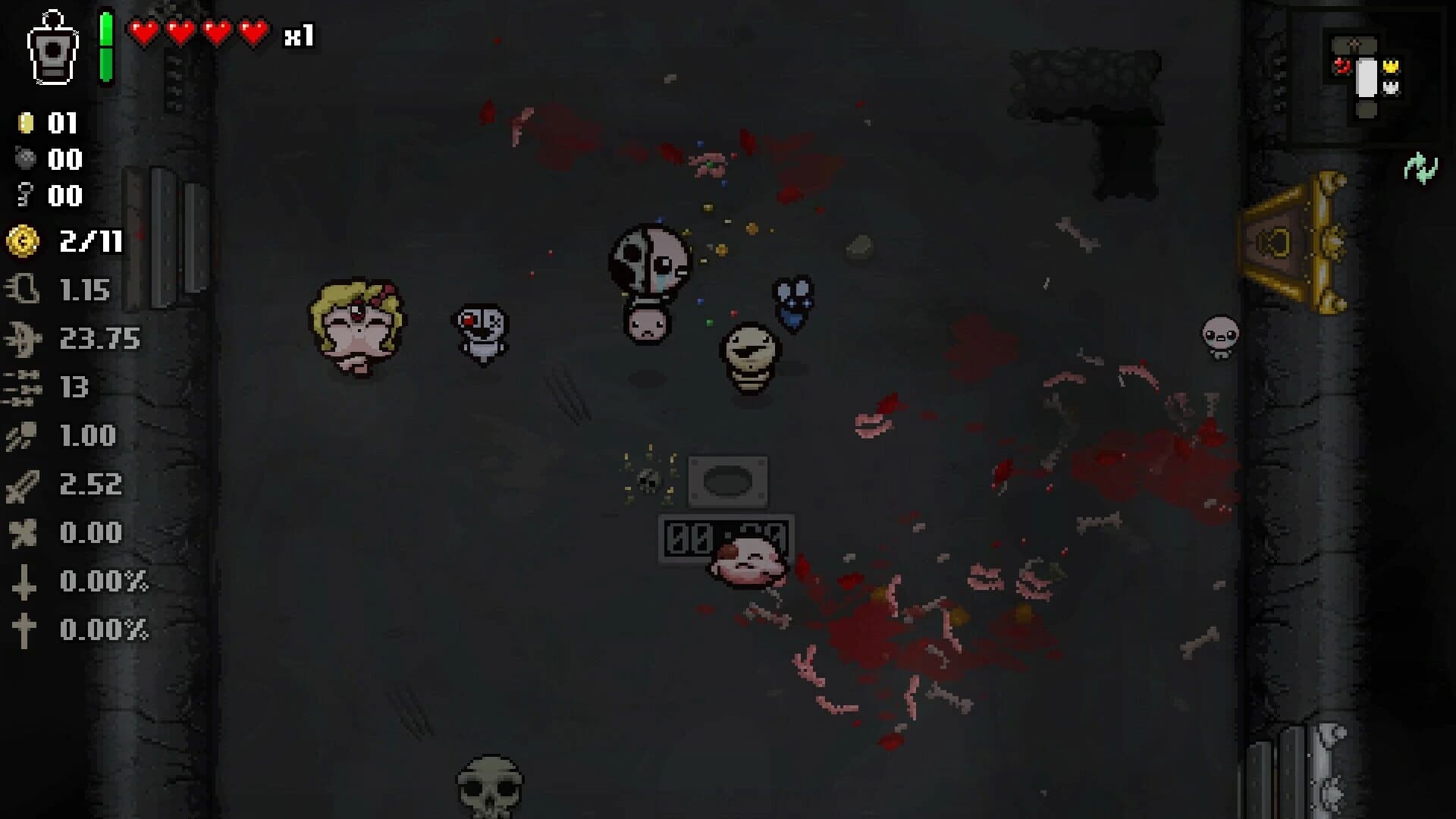Click the devil deal percentage icon

tap(25, 582)
